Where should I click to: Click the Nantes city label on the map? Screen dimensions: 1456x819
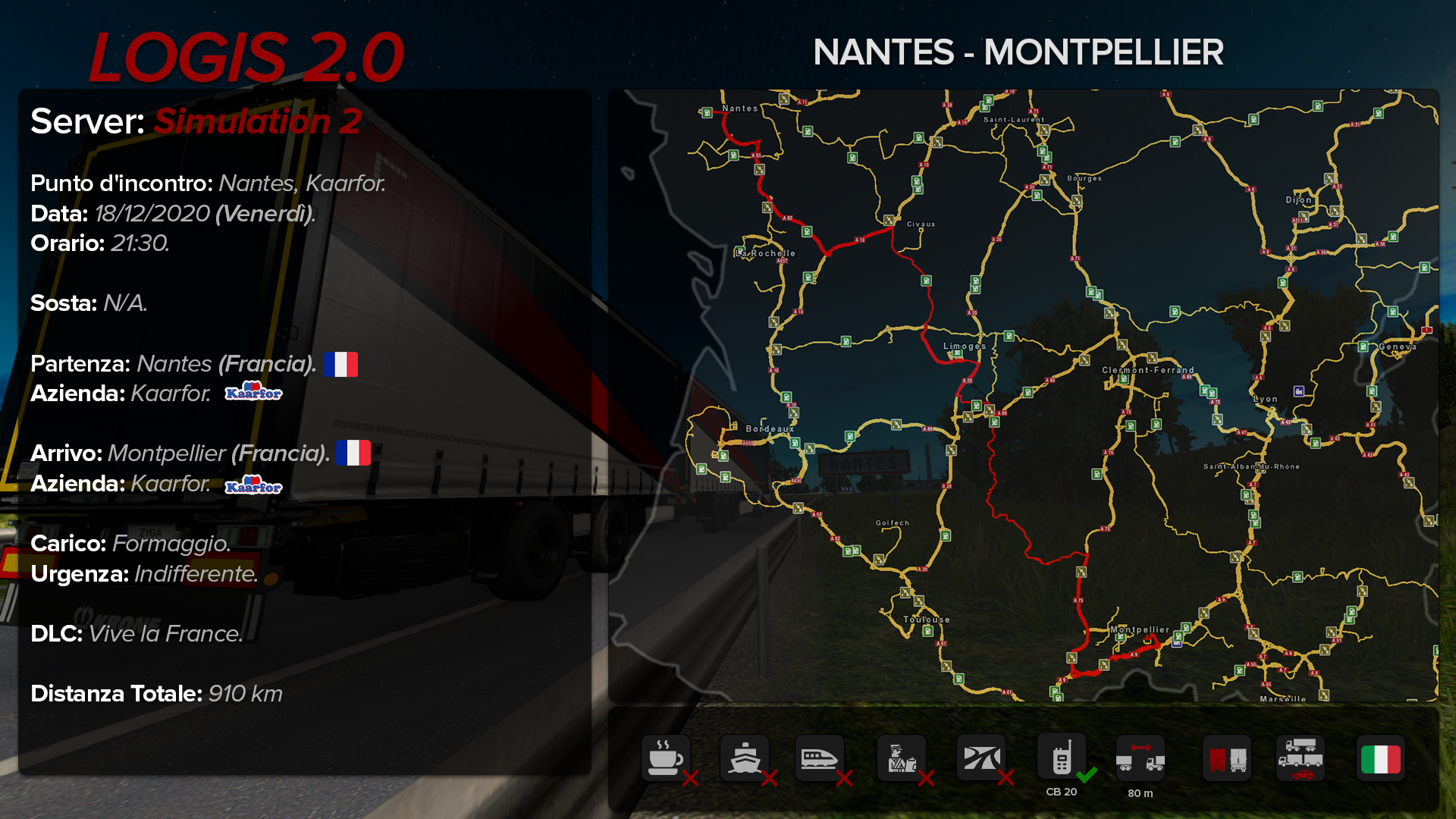(x=739, y=108)
